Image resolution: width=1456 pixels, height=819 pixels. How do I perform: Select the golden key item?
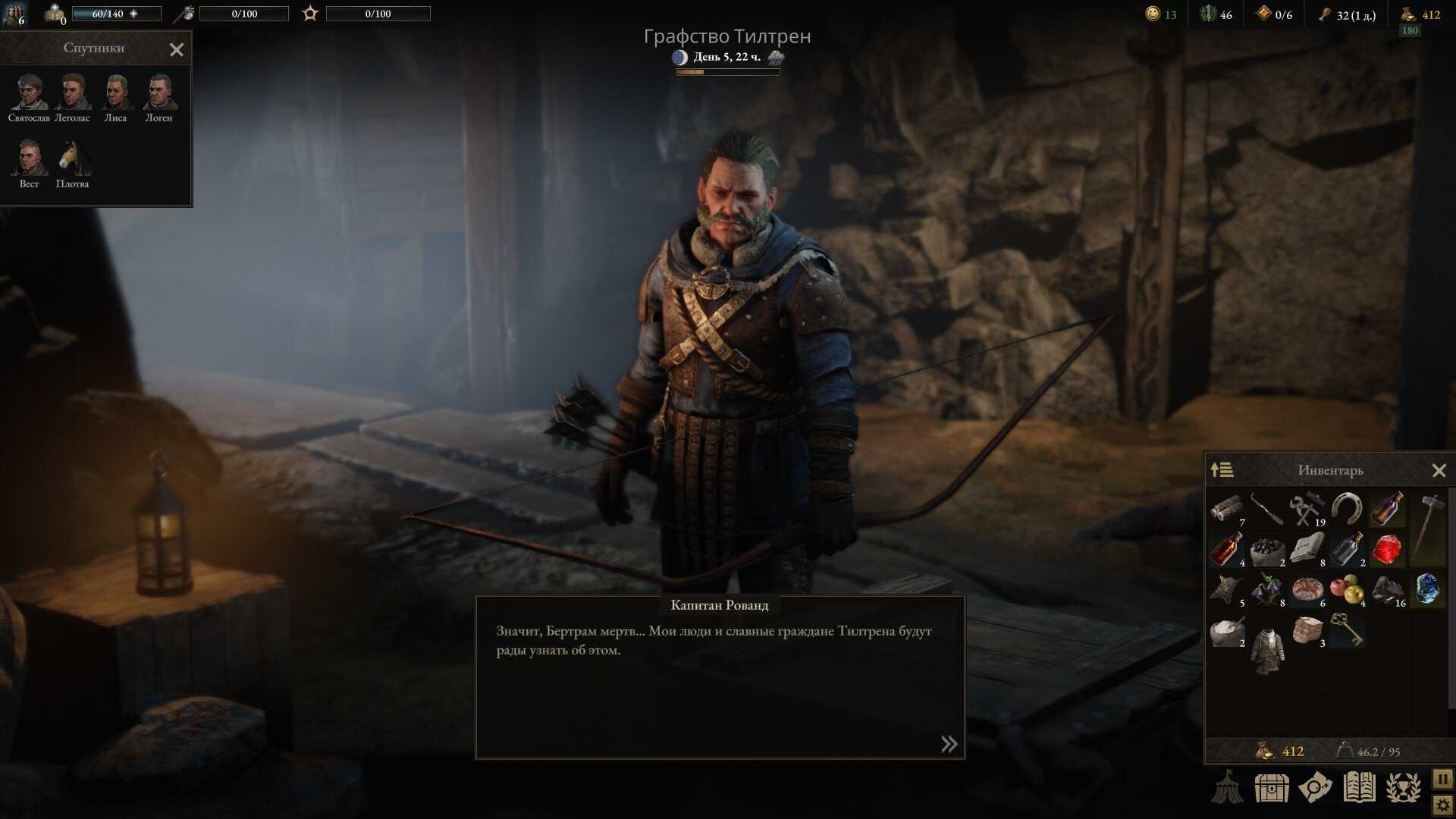(x=1347, y=629)
